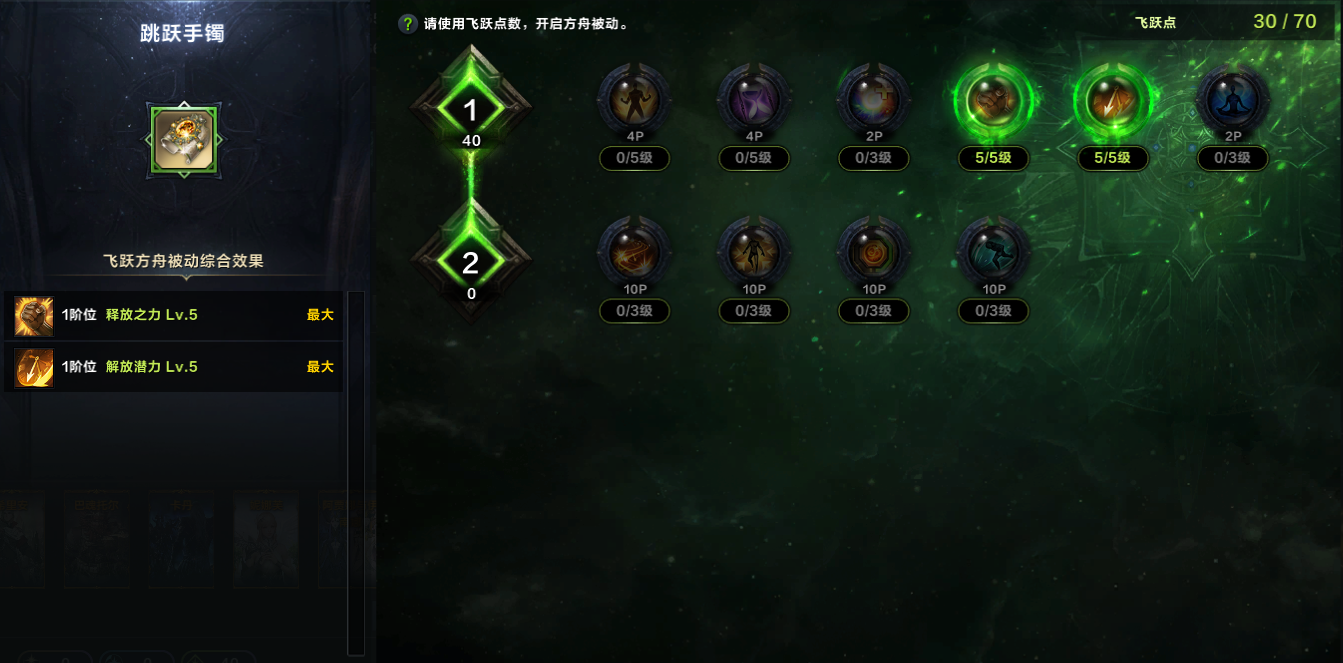Select the flexing golden figure passive node
This screenshot has height=663, width=1343.
(634, 100)
